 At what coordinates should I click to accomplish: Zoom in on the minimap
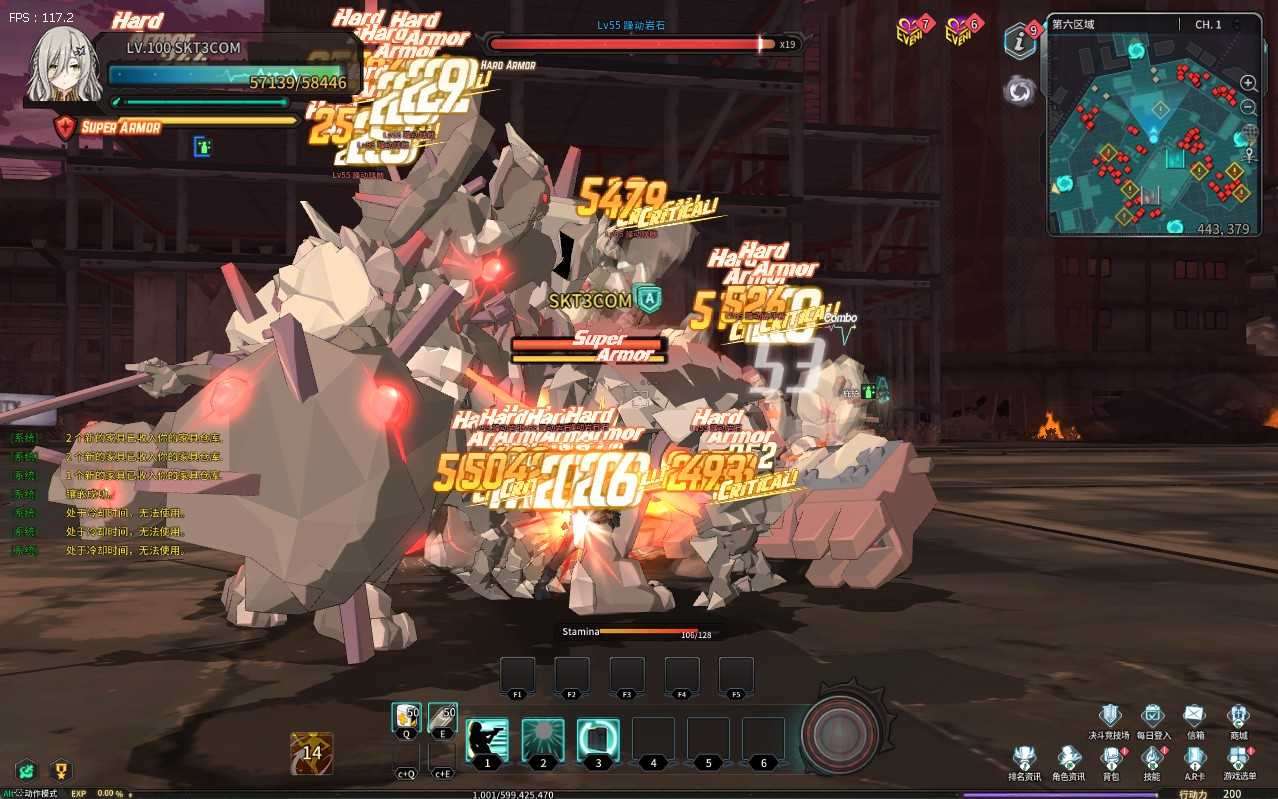point(1249,84)
